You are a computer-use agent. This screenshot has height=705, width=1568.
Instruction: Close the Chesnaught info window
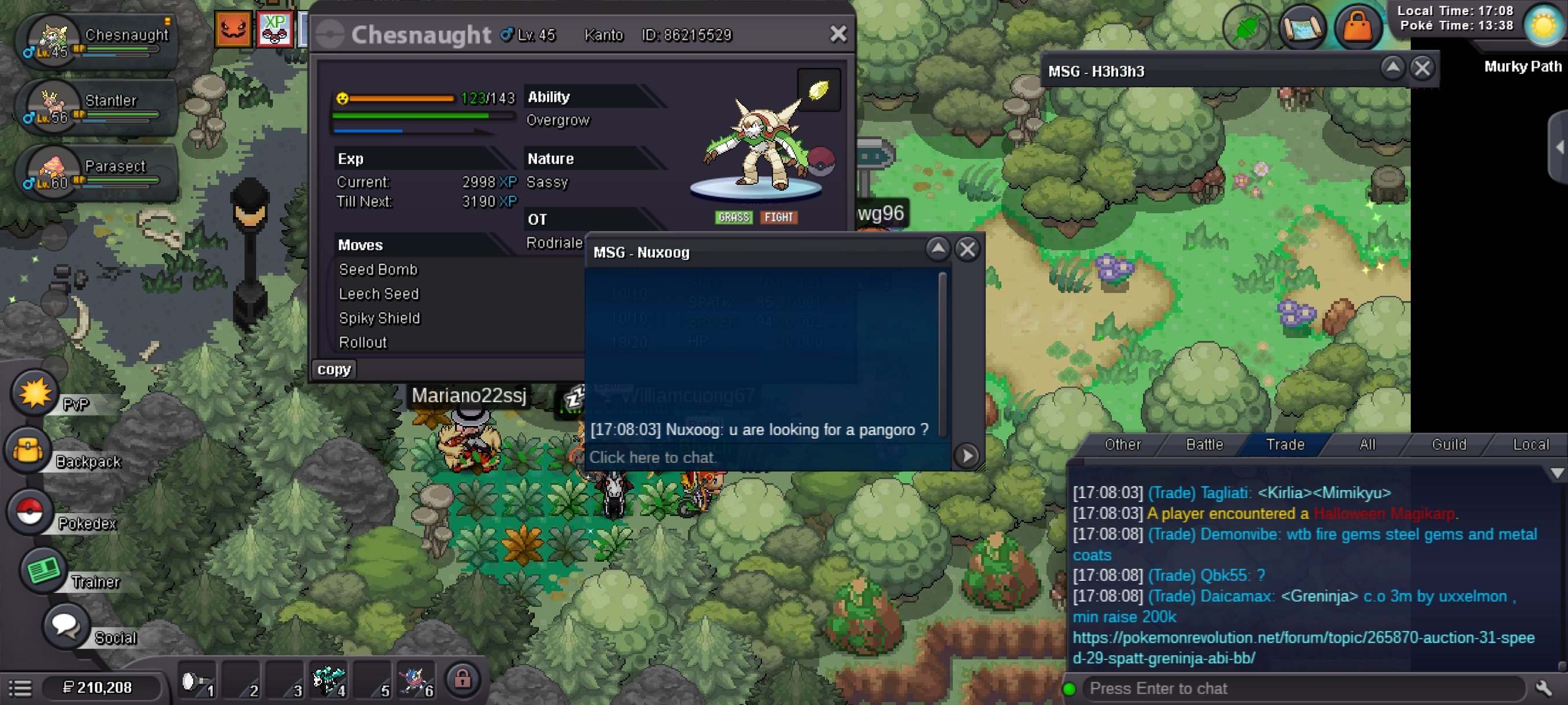click(838, 34)
